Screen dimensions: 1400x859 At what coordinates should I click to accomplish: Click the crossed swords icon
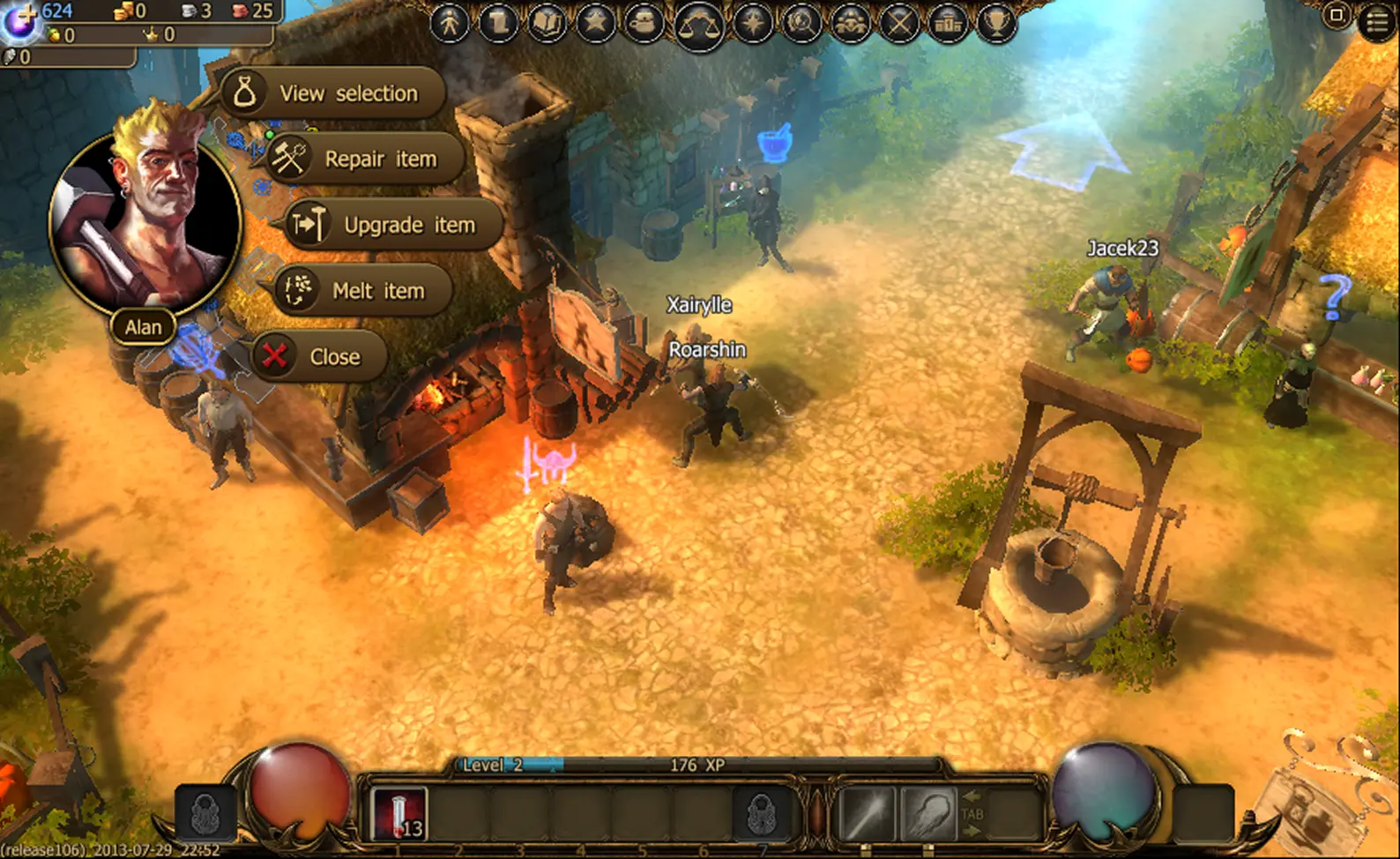pyautogui.click(x=899, y=23)
